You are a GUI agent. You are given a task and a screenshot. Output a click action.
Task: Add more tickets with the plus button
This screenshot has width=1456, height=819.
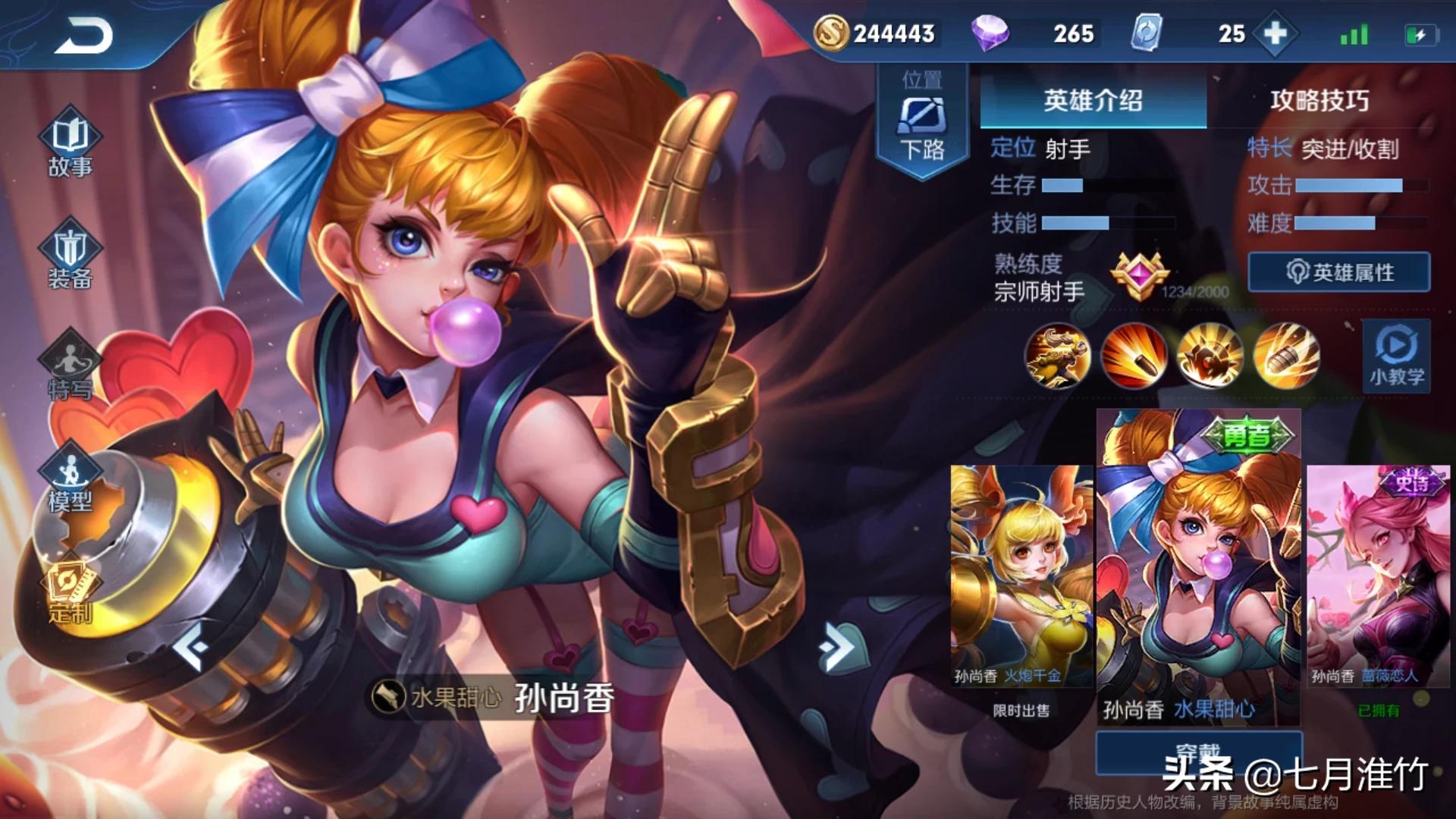(1276, 34)
